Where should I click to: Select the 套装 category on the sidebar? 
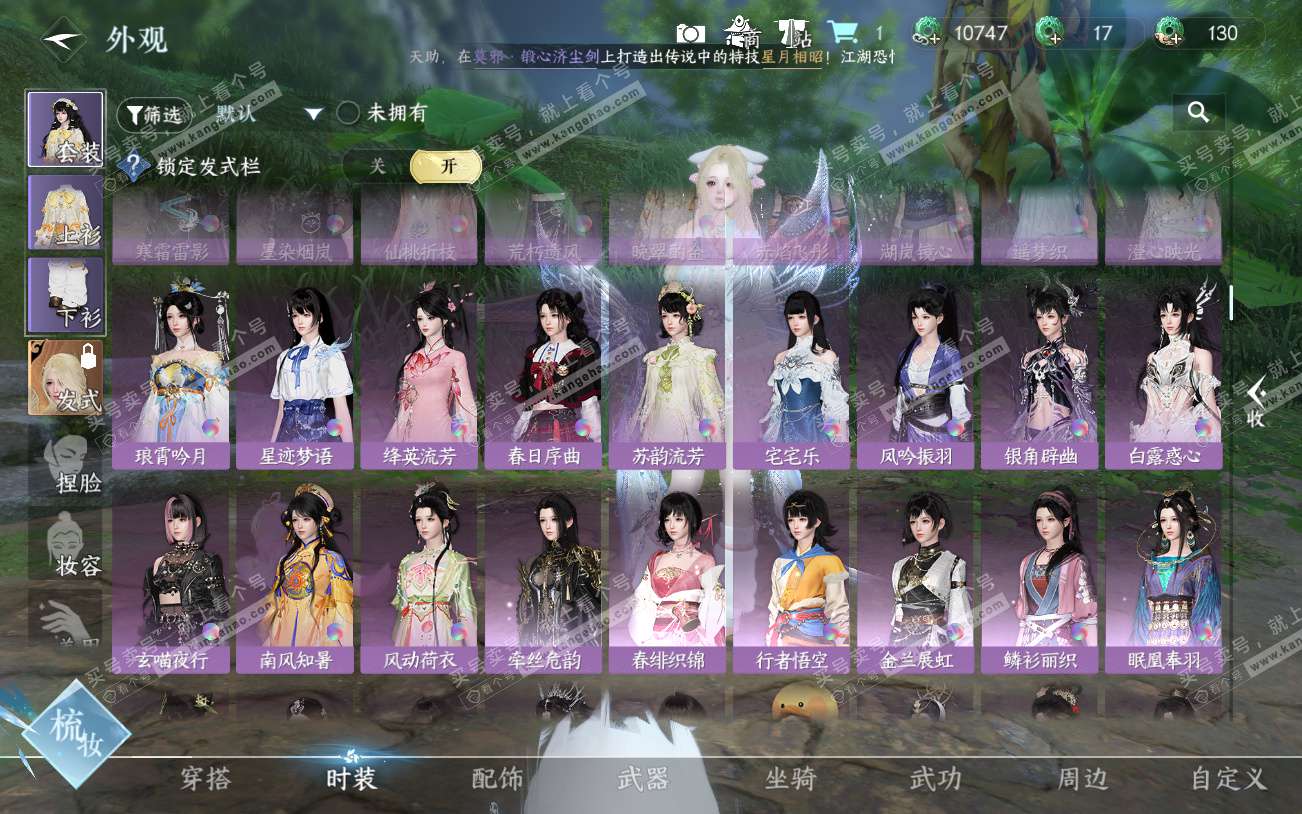pos(65,130)
